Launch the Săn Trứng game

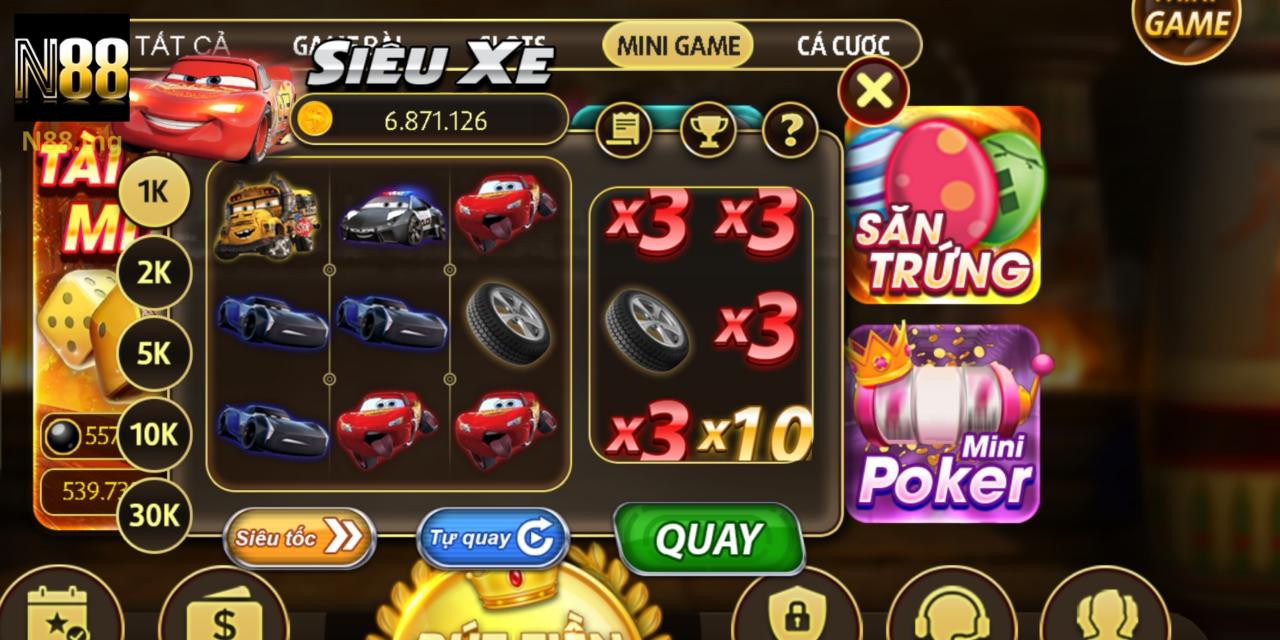pyautogui.click(x=943, y=205)
